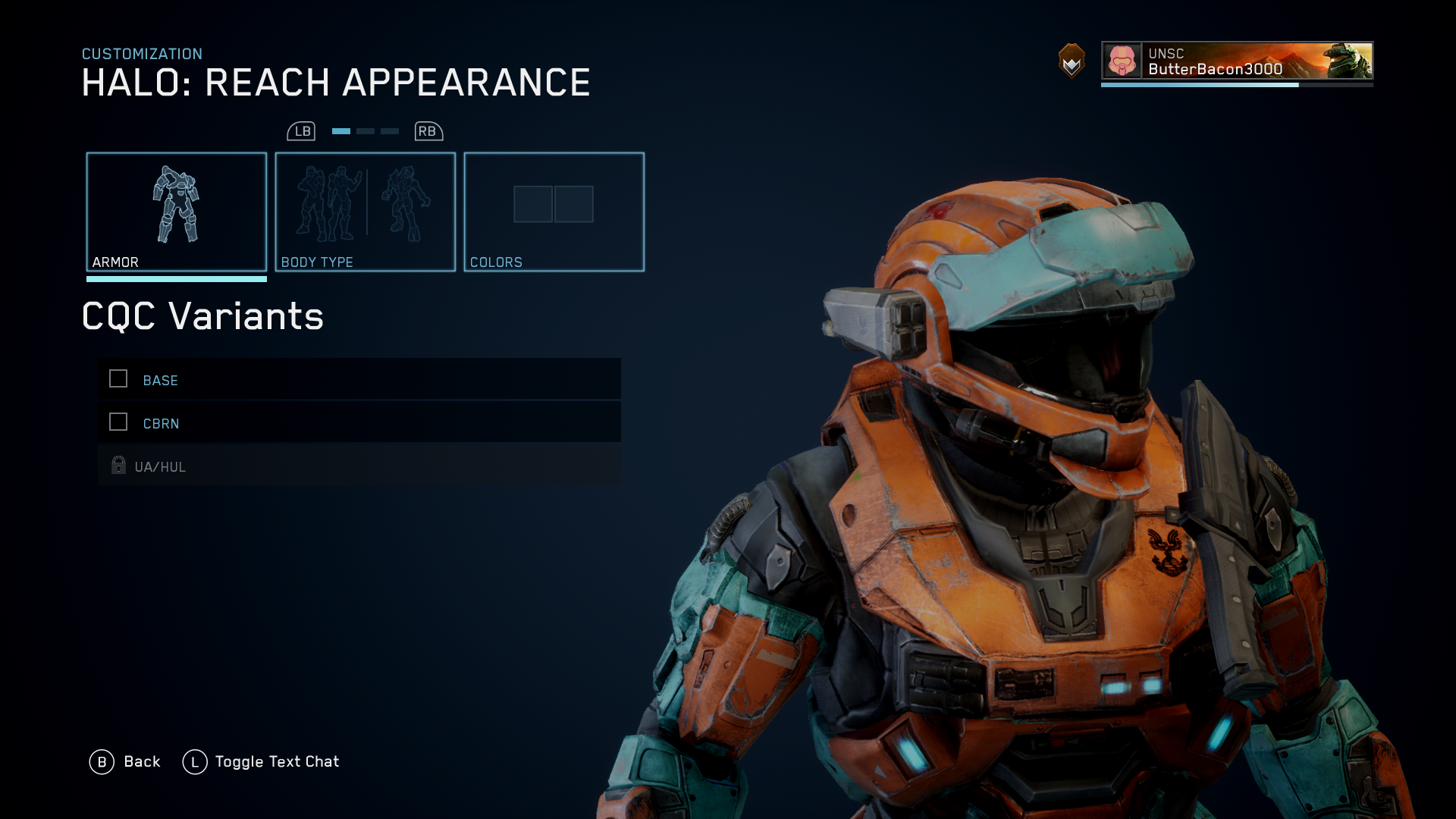Select the locked UA/HUL variant row
1456x819 pixels.
pyautogui.click(x=359, y=465)
